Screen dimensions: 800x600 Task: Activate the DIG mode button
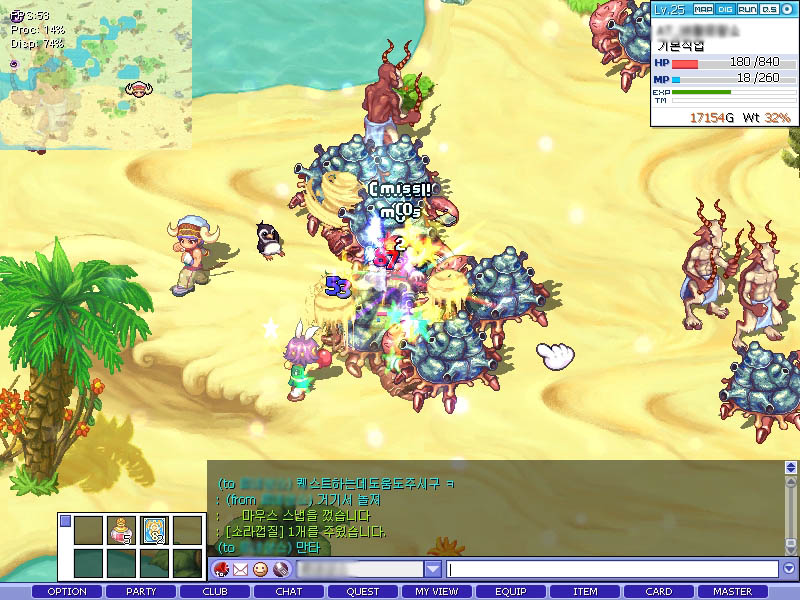725,9
